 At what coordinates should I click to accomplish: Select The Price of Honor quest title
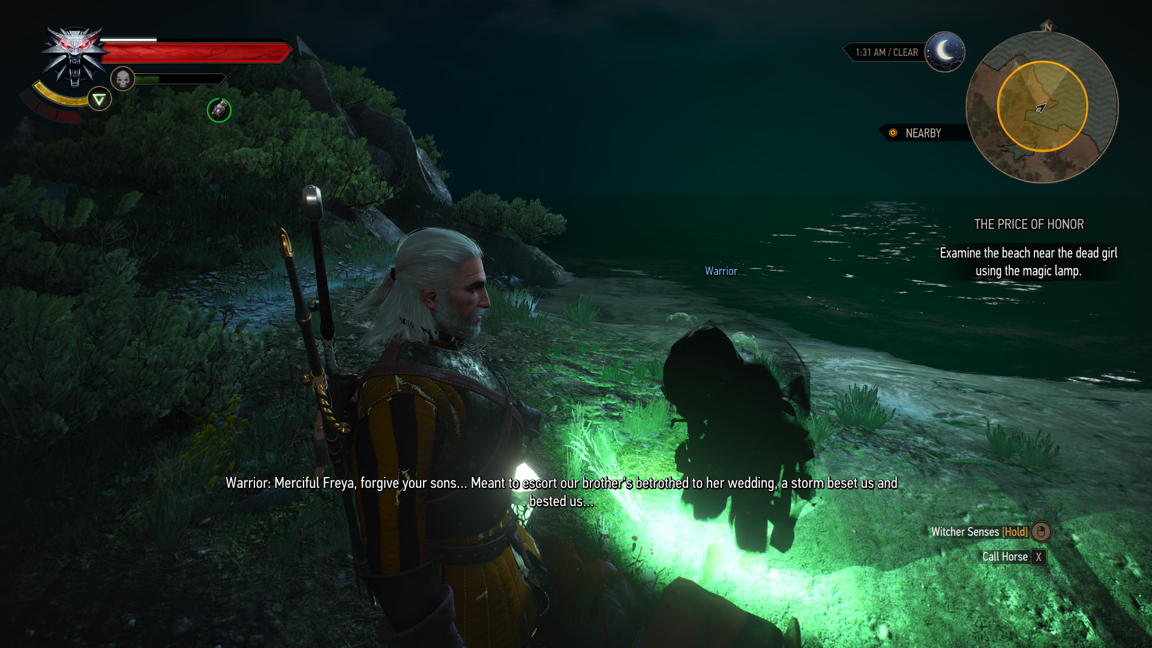(1028, 224)
